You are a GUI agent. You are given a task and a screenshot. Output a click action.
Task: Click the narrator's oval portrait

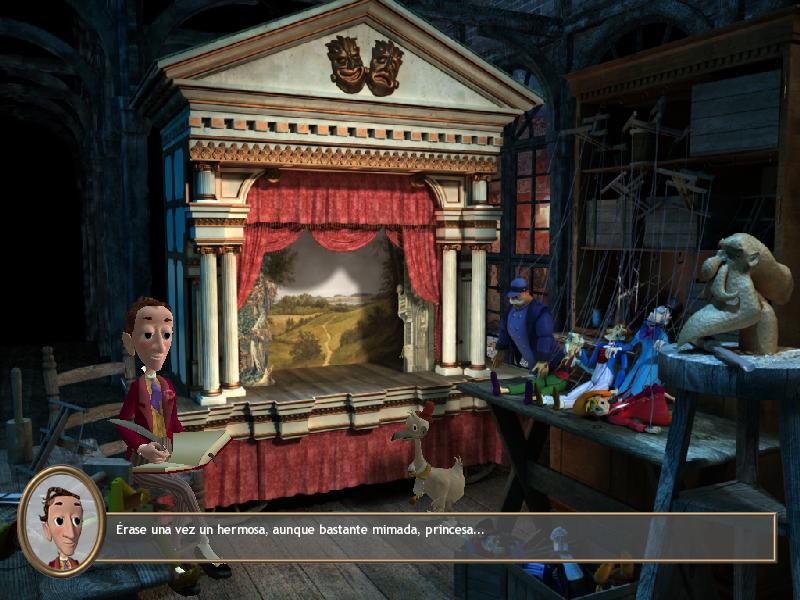pos(61,521)
